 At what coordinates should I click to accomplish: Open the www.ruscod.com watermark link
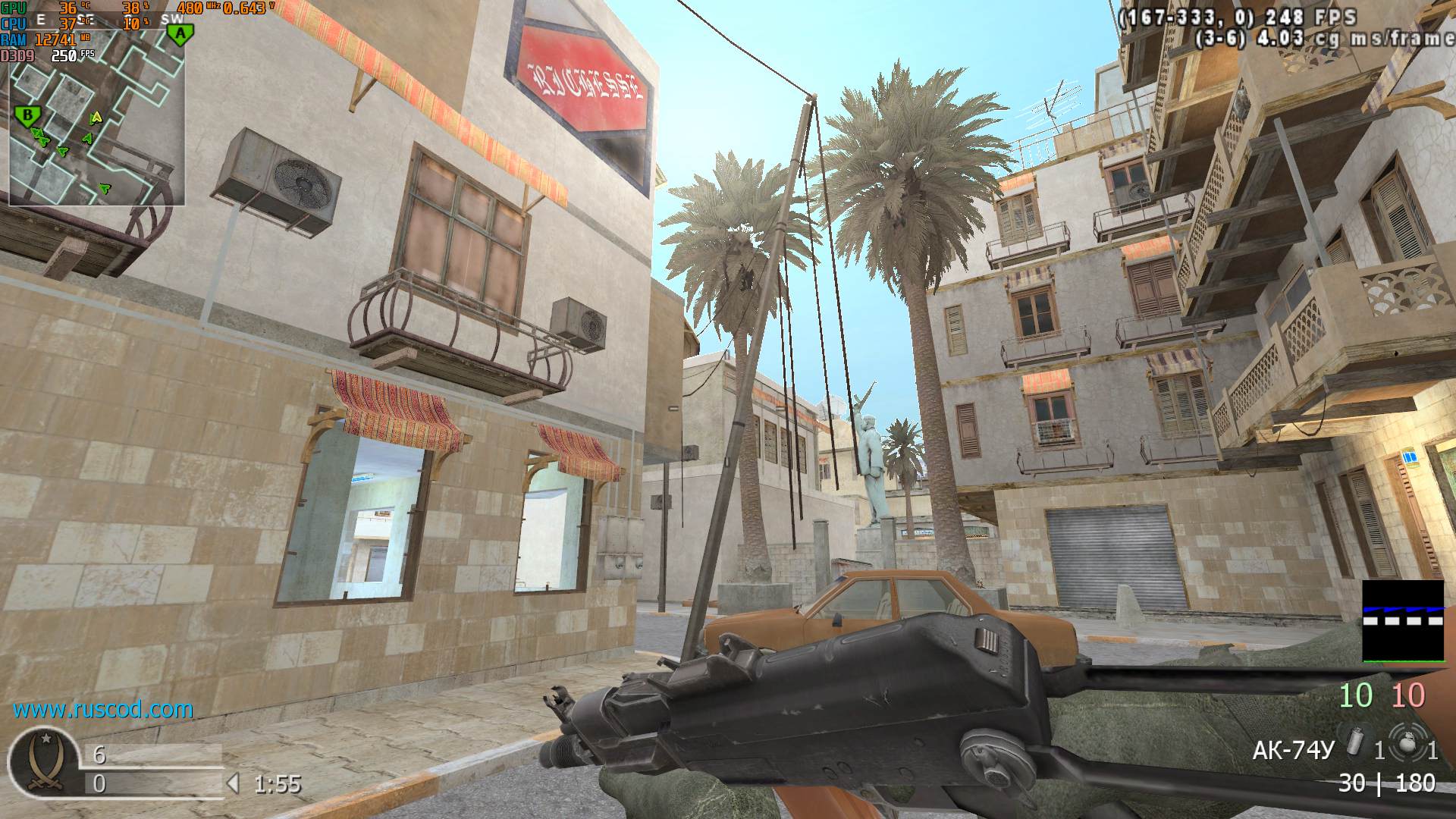click(x=103, y=710)
